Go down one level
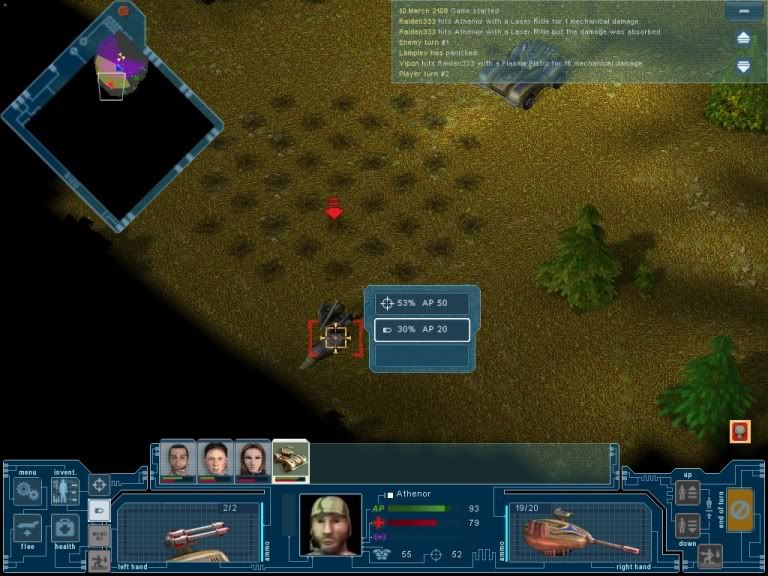 [687, 524]
